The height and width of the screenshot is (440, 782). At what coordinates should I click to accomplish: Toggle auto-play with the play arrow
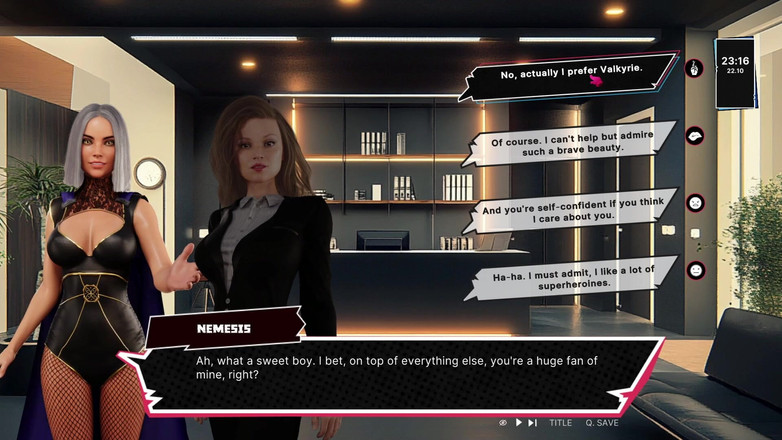518,423
